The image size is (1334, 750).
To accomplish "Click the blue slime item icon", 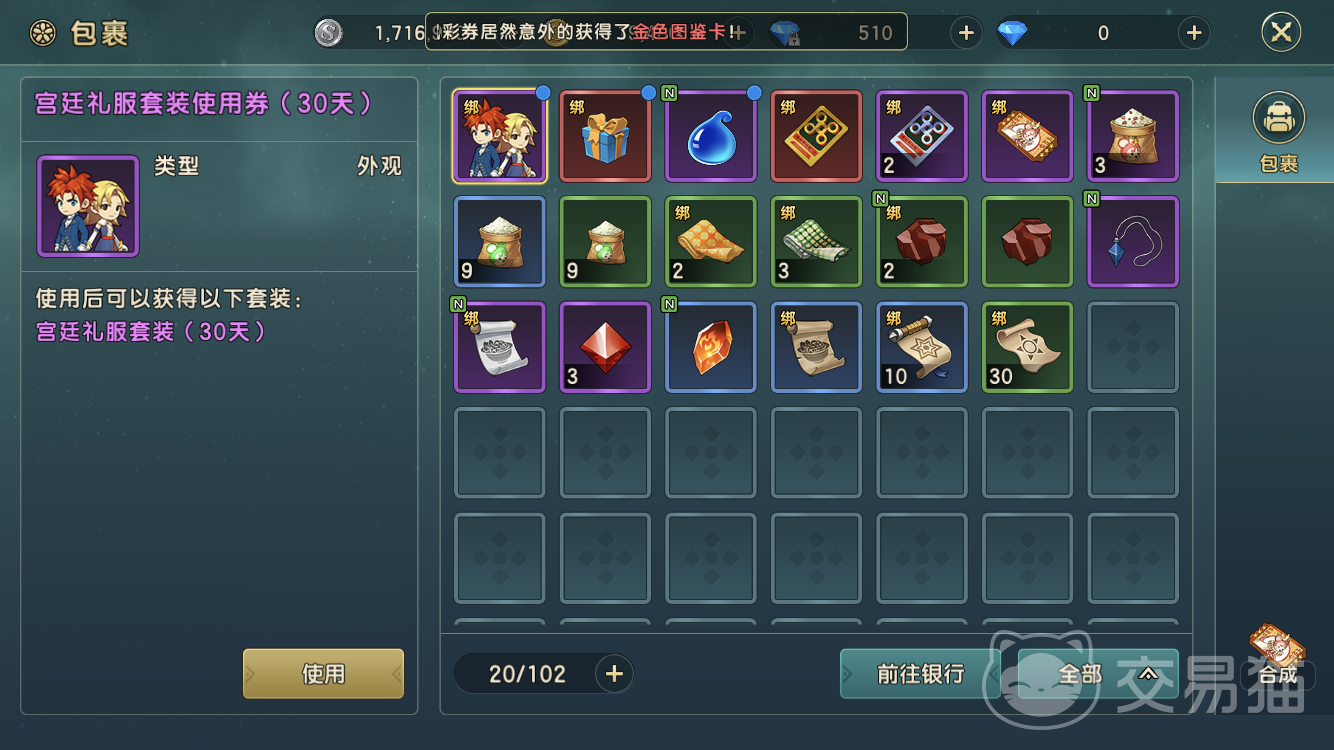I will pos(710,136).
